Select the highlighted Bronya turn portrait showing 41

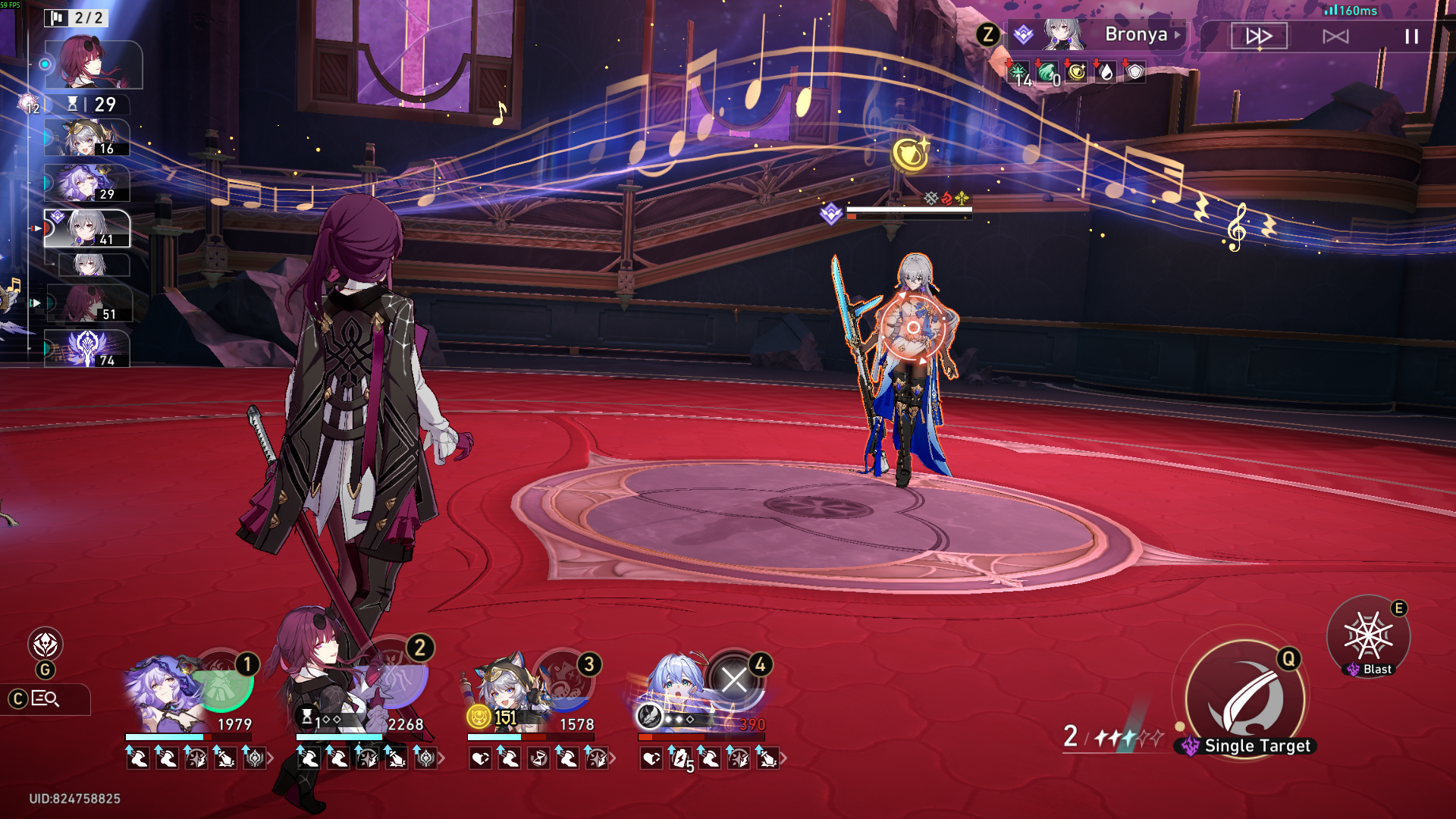[x=87, y=228]
